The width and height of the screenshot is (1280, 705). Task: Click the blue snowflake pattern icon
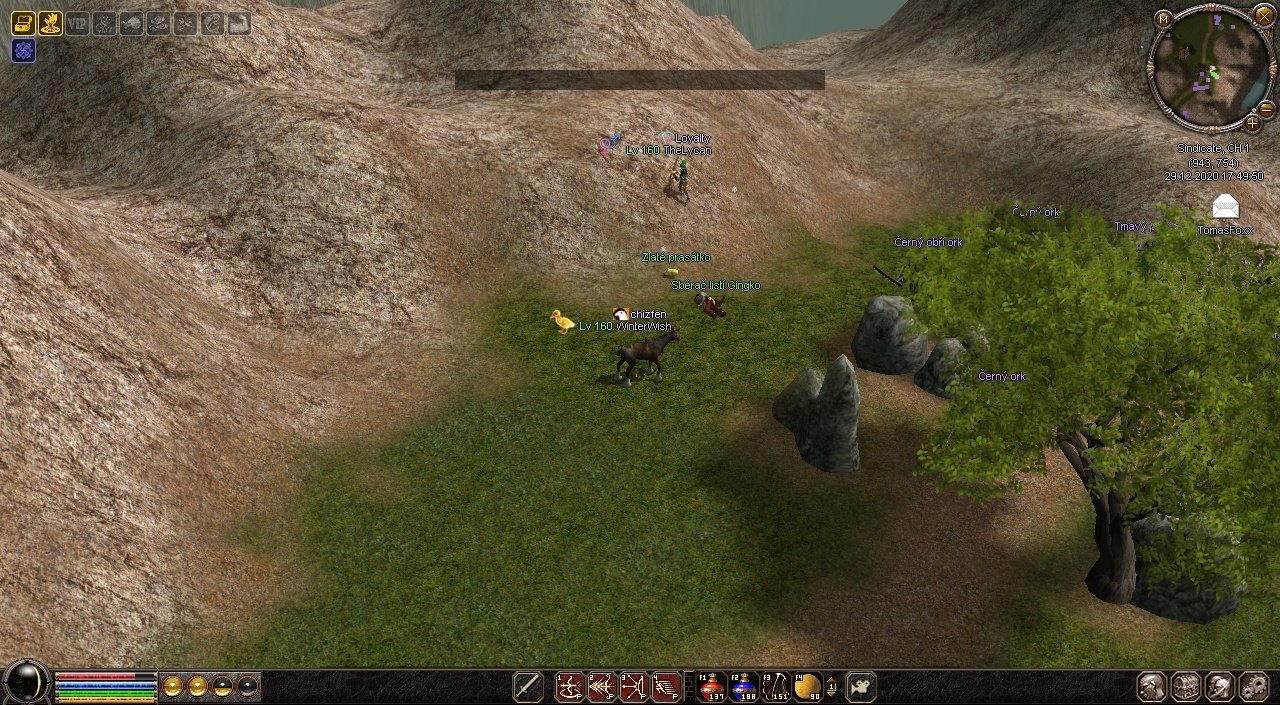pyautogui.click(x=23, y=50)
